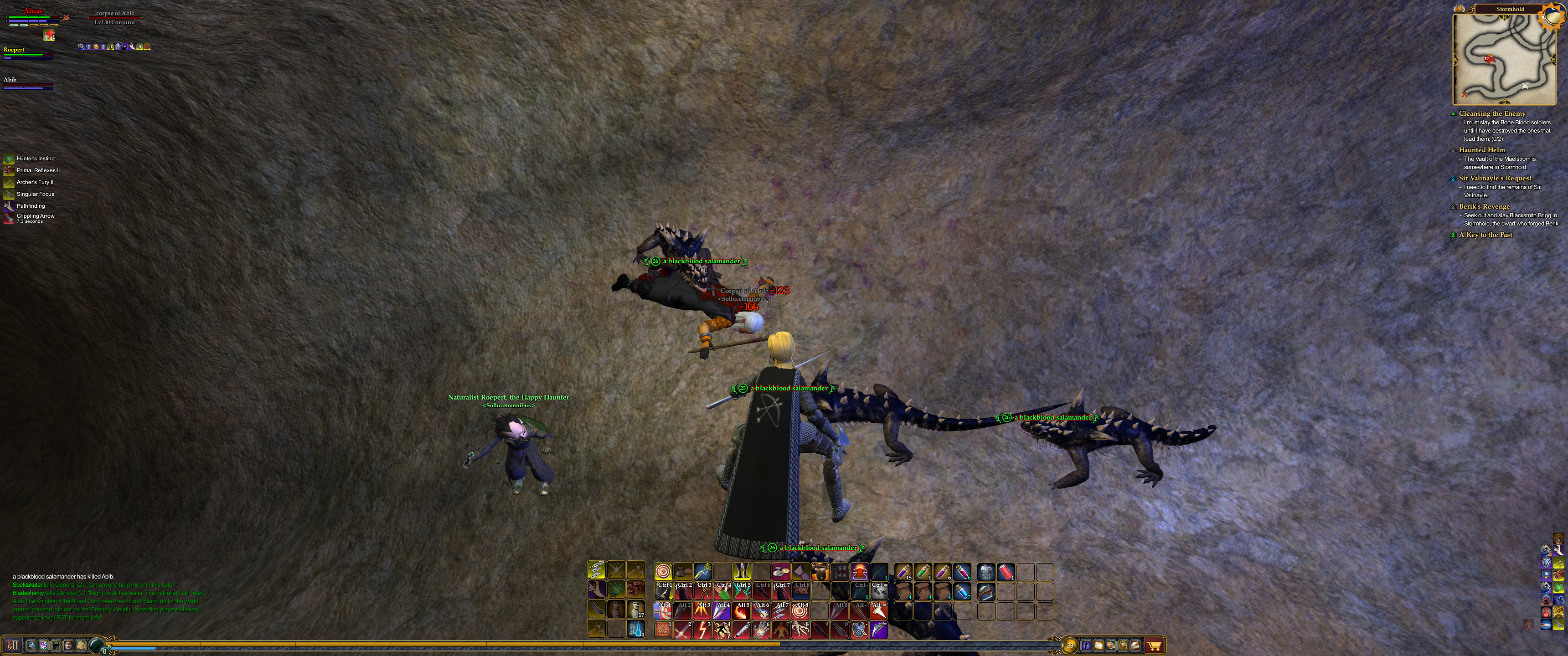Open the group silhouettes icon
The height and width of the screenshot is (656, 1568).
56,645
